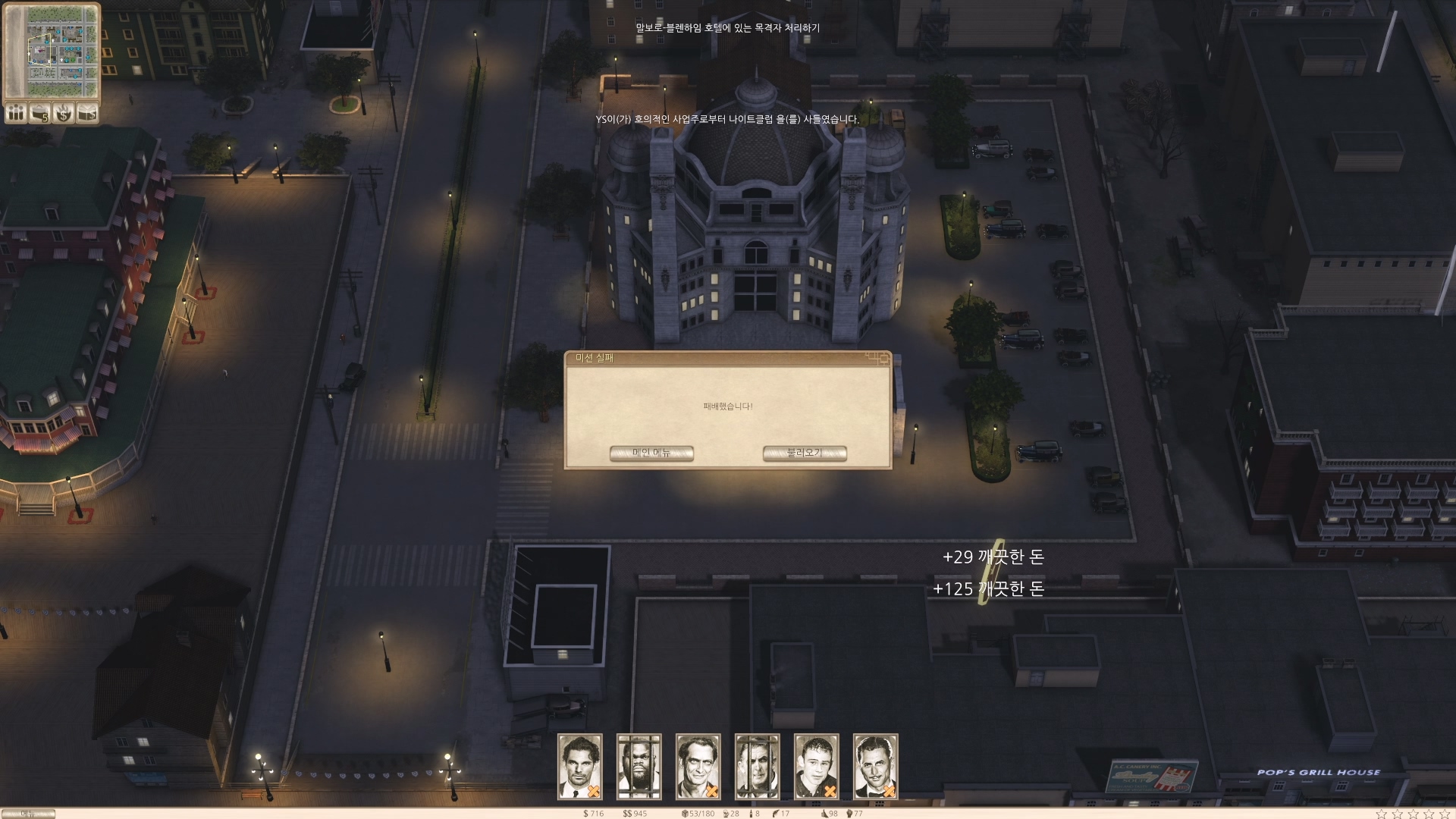Open the flaming dollar bowl icon
This screenshot has width=1456, height=819.
click(64, 114)
